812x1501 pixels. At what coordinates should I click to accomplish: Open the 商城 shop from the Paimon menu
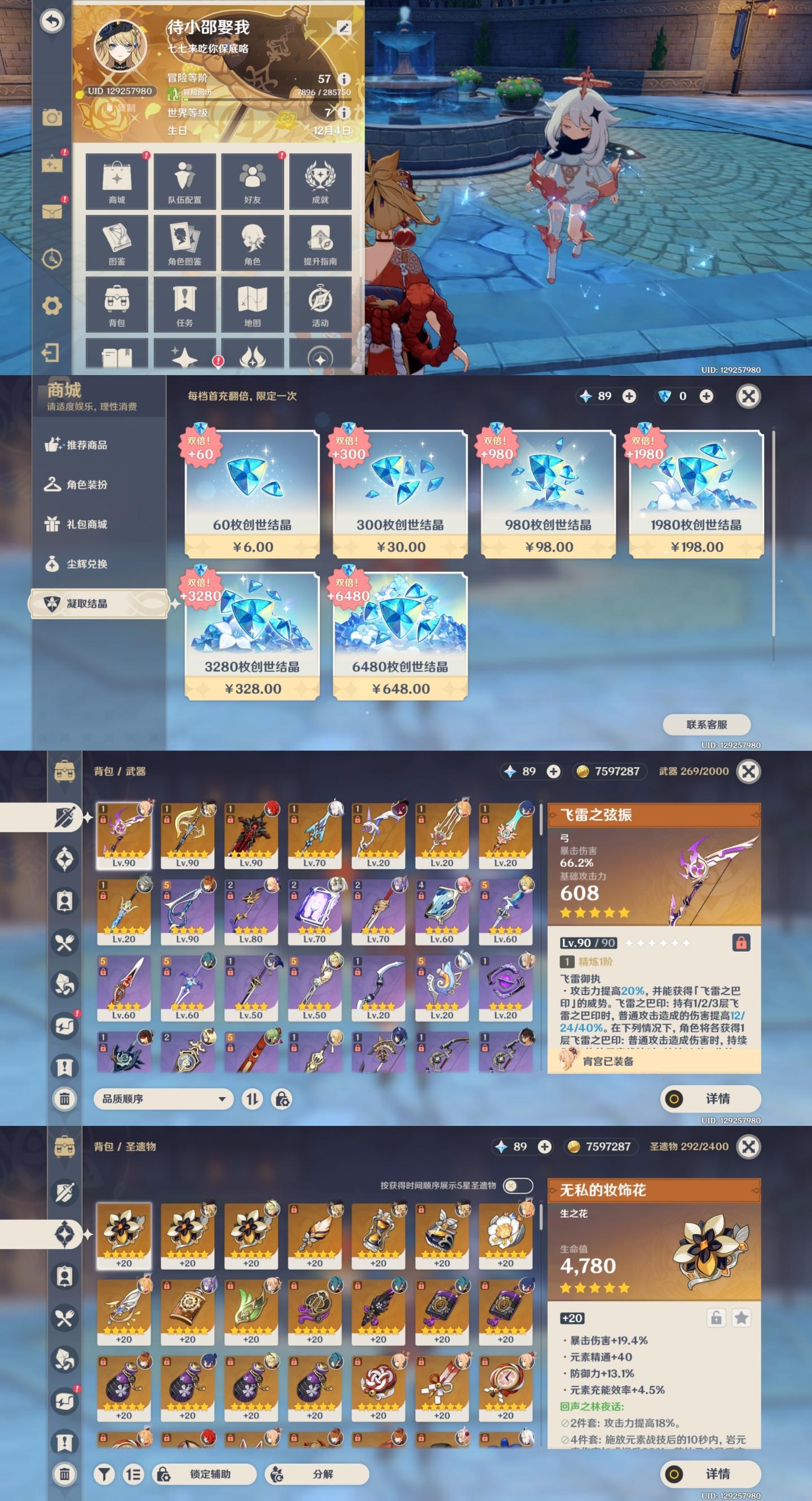point(117,181)
